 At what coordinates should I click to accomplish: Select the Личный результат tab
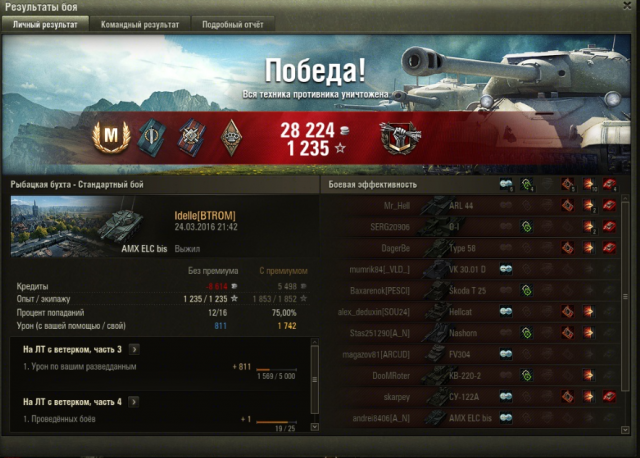click(45, 23)
